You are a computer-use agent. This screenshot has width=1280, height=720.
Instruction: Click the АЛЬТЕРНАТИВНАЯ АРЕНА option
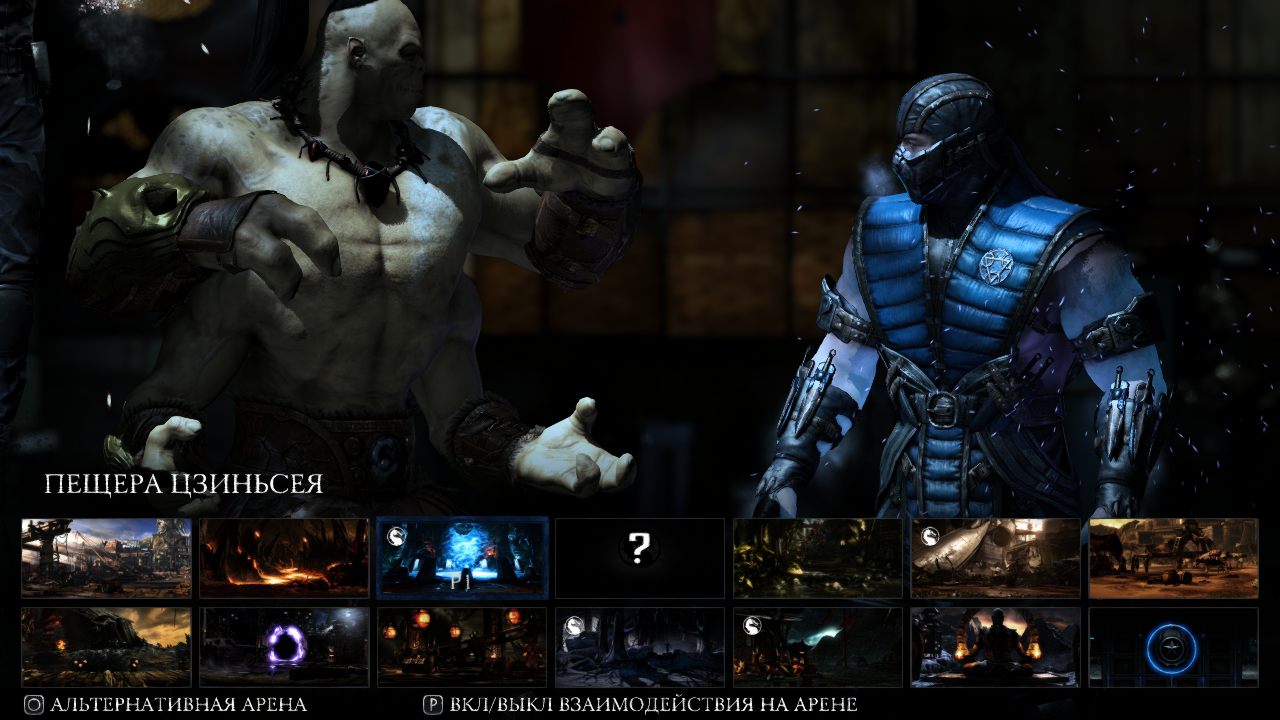tap(166, 705)
